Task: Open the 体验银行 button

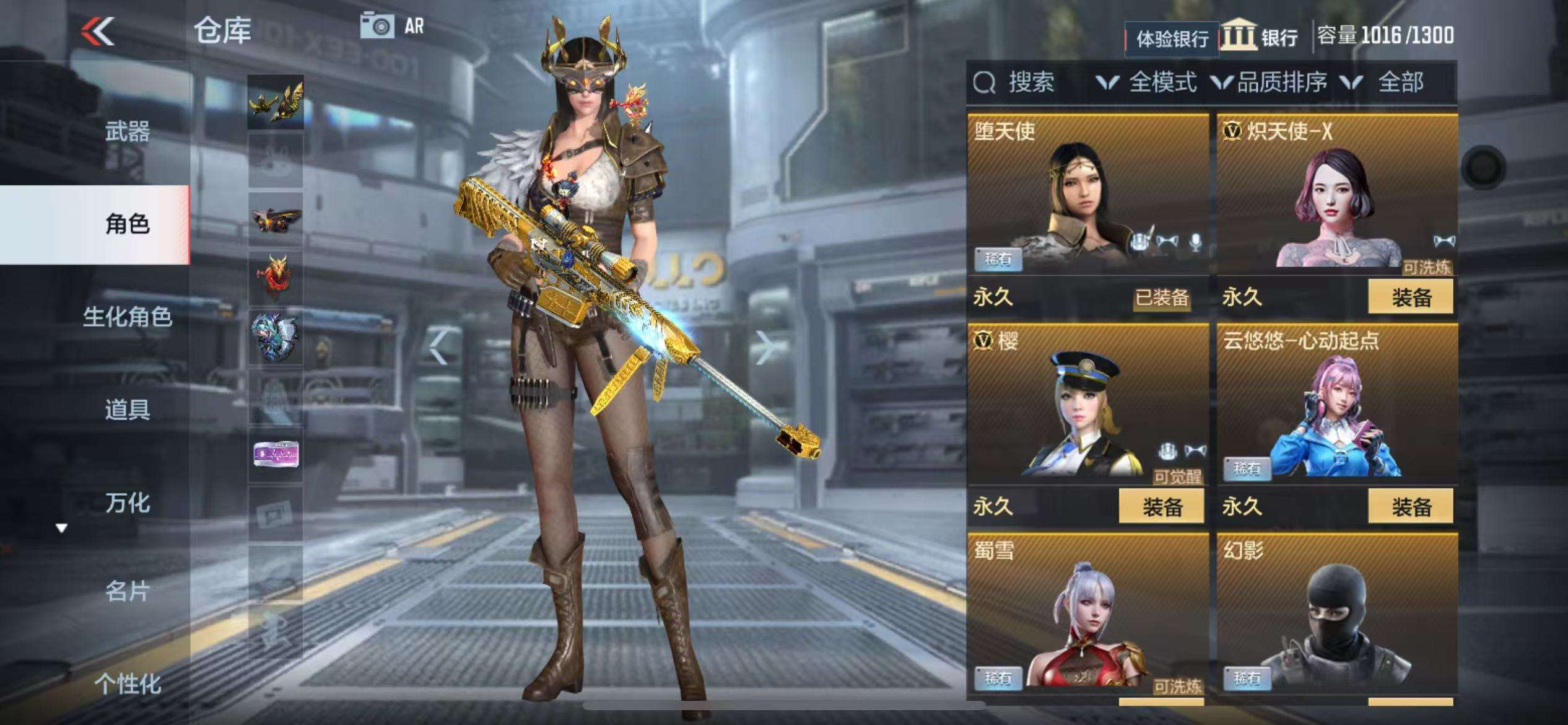Action: [x=1171, y=39]
